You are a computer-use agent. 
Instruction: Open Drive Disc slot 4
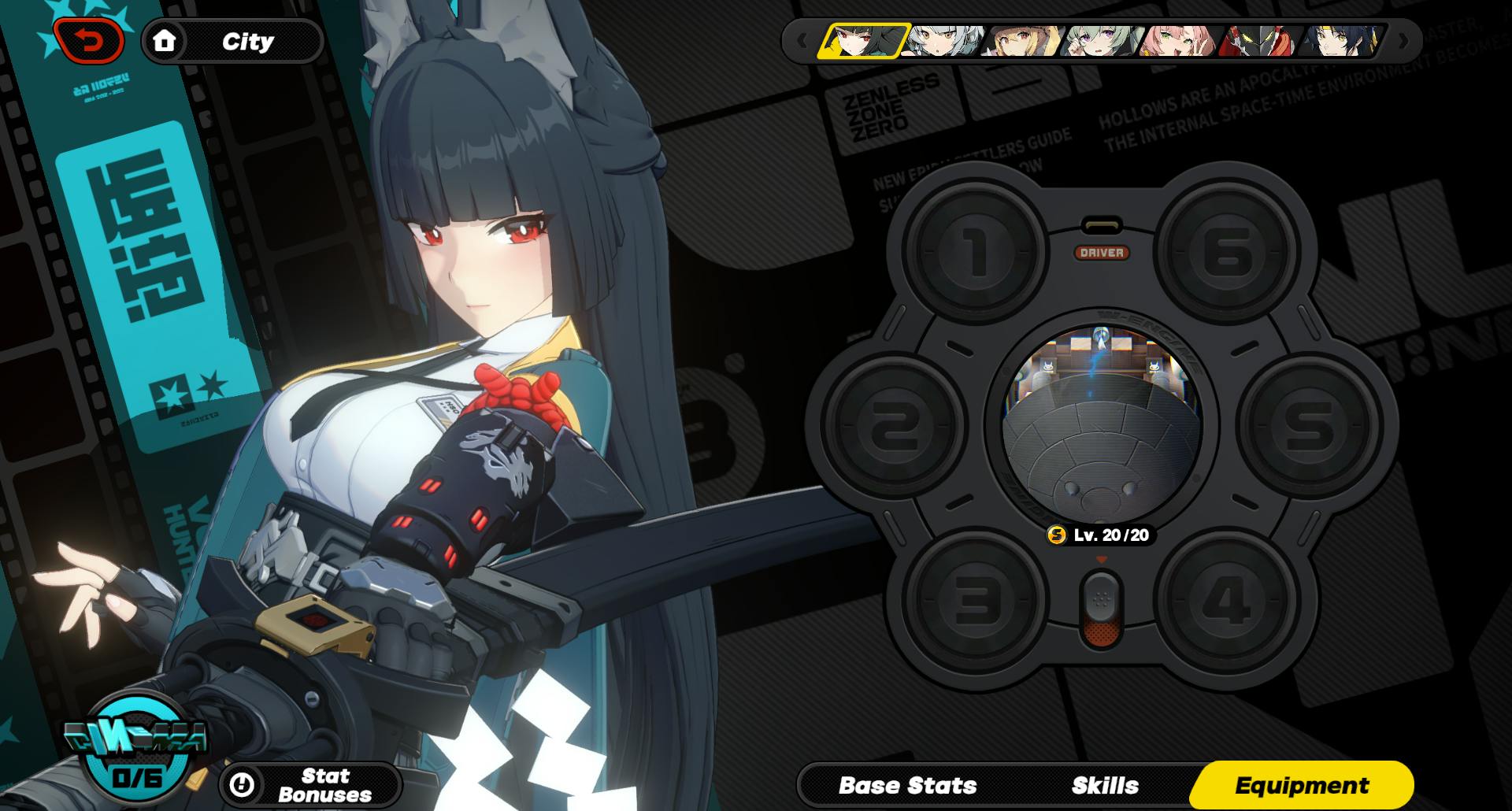(1227, 600)
